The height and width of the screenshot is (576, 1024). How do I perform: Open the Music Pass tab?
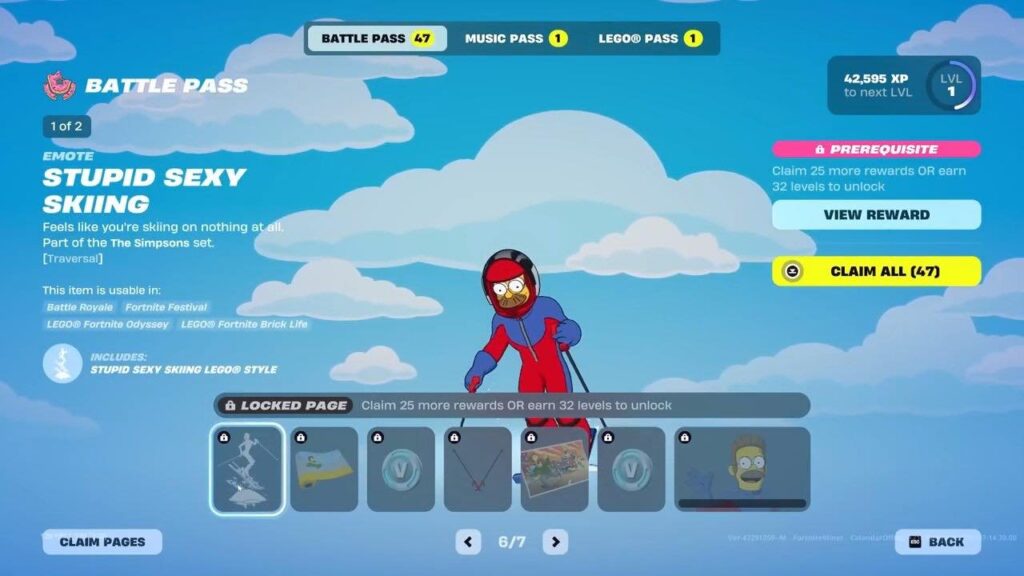[x=515, y=39]
